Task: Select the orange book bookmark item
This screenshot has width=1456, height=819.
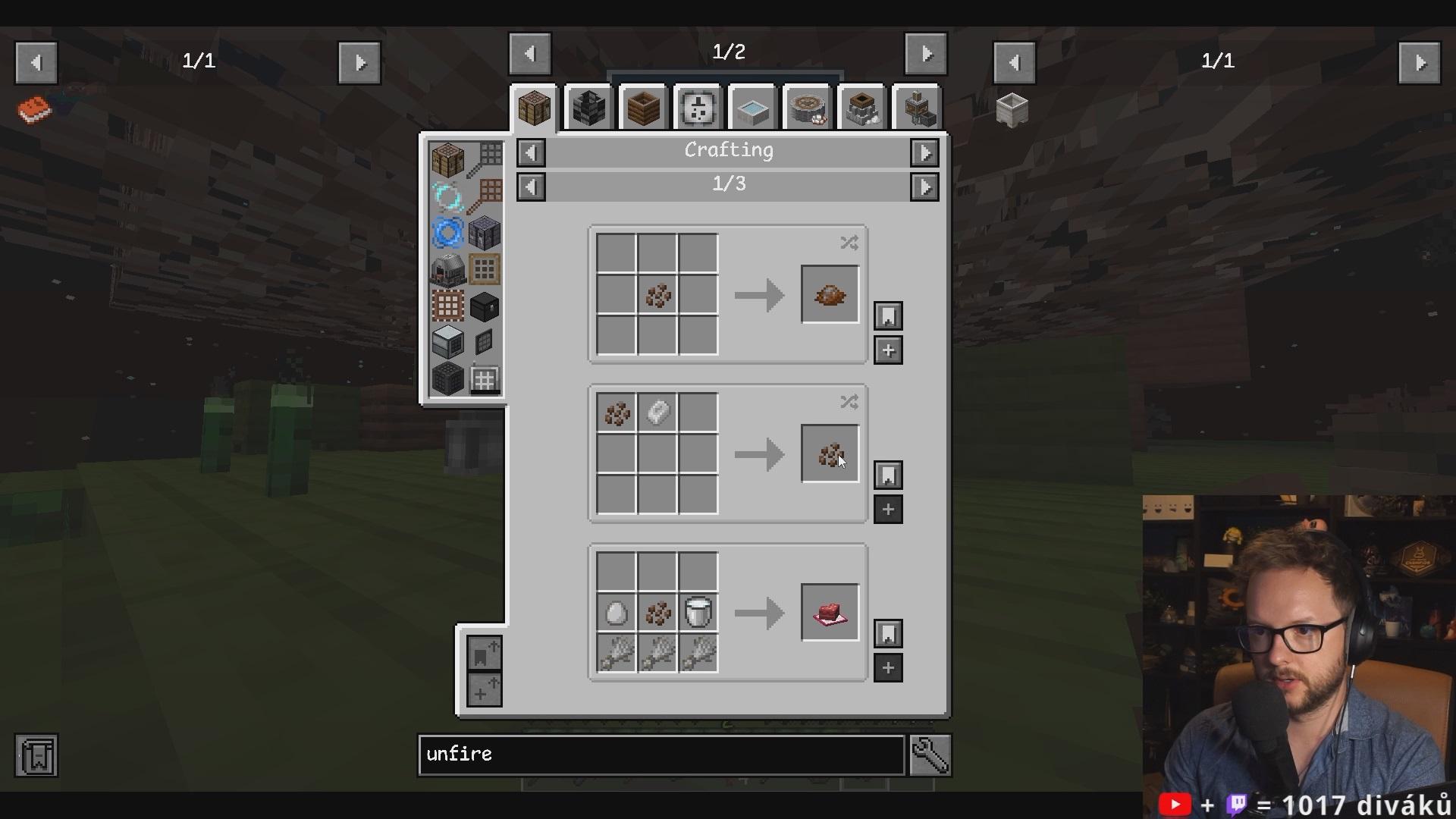Action: pyautogui.click(x=34, y=110)
